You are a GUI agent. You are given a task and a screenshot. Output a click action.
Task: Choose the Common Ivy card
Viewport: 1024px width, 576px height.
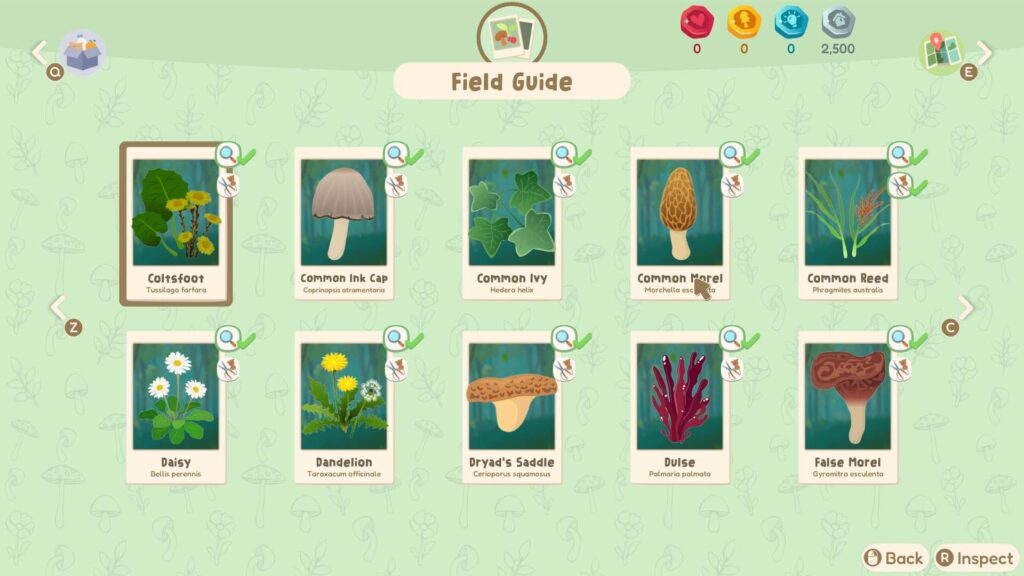[511, 225]
